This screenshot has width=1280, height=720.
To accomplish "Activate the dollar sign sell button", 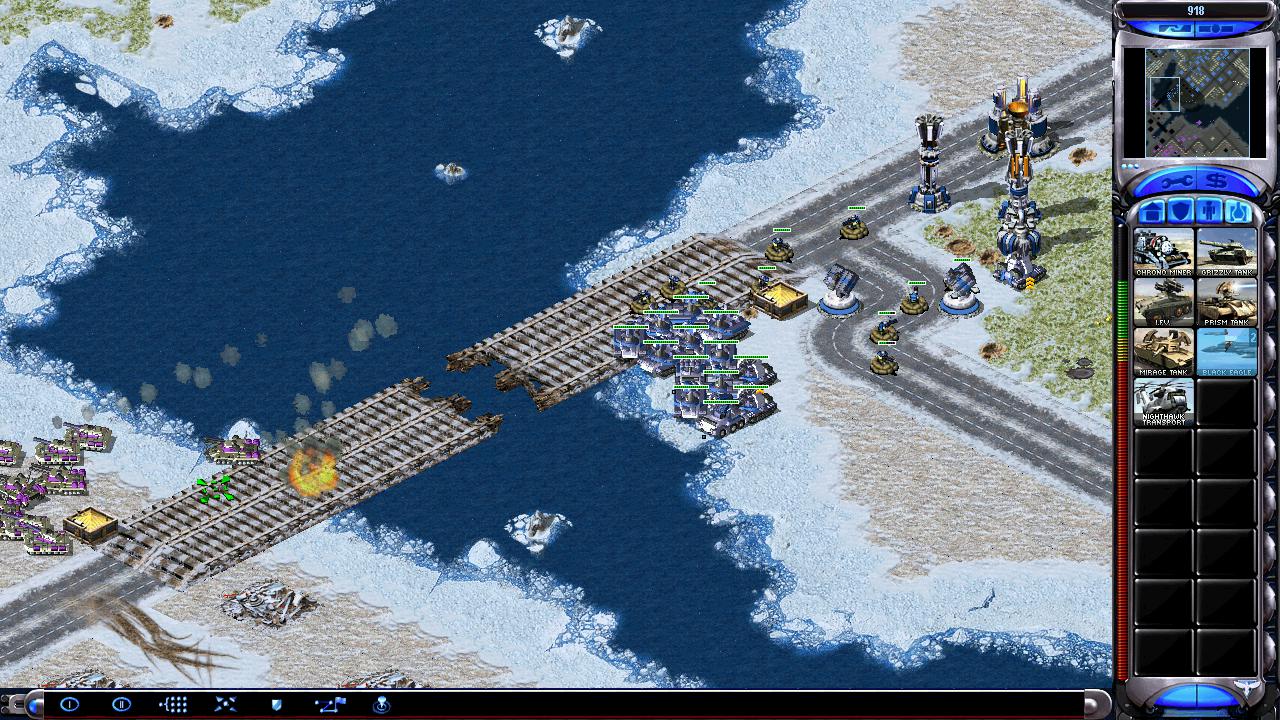I will tap(1216, 181).
